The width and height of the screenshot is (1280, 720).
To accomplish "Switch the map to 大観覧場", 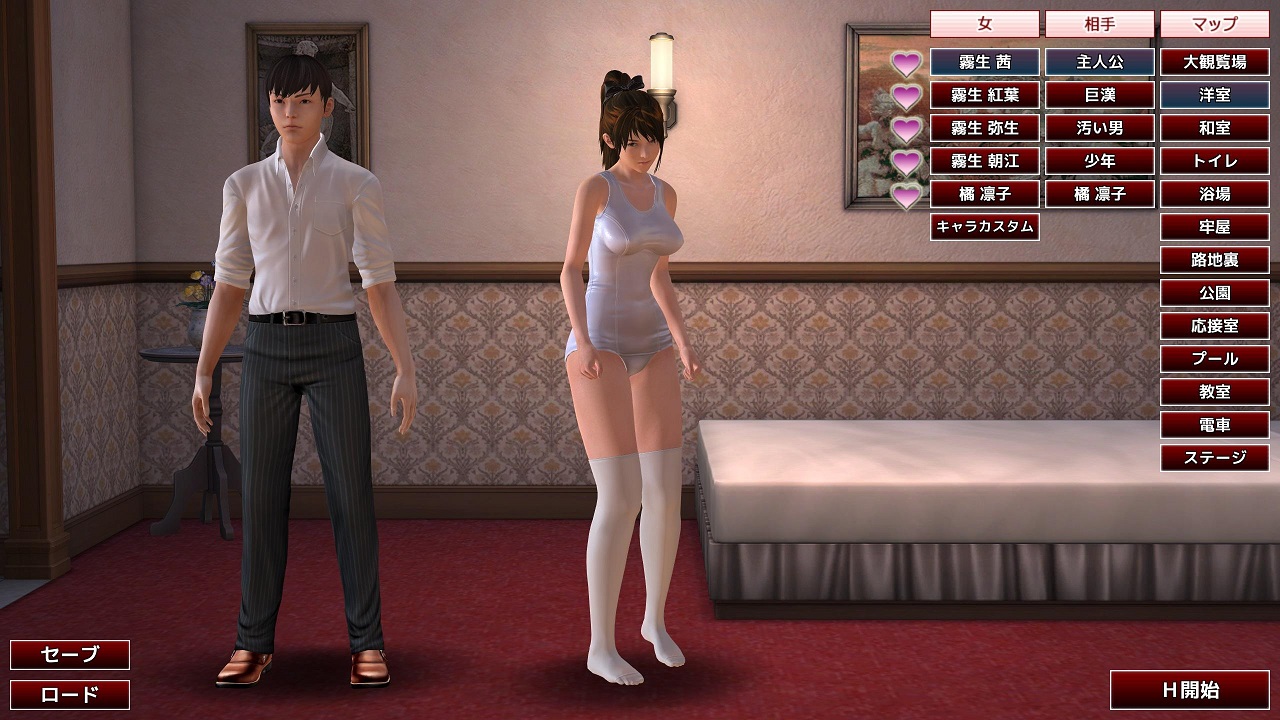I will [1215, 62].
